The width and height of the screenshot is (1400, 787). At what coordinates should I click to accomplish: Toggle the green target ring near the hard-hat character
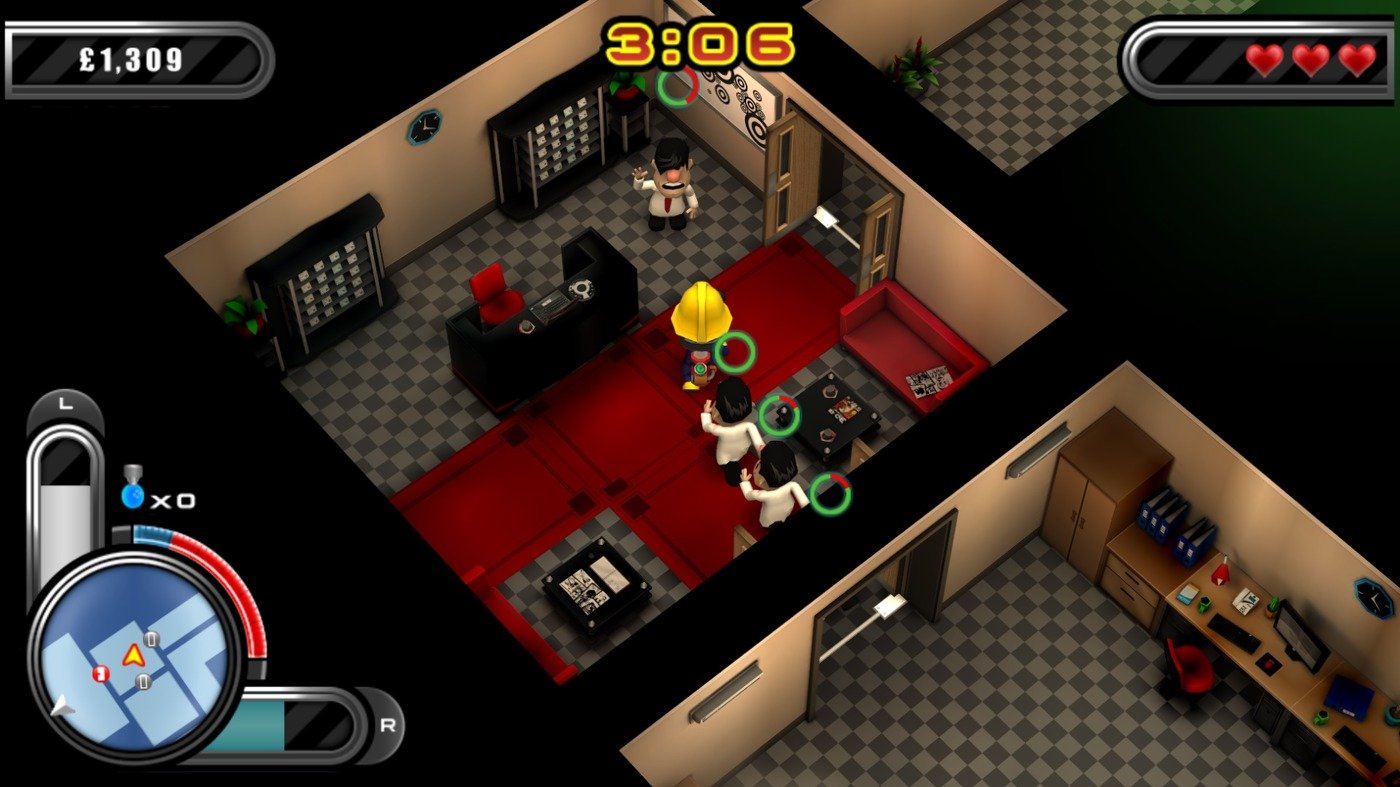coord(736,350)
